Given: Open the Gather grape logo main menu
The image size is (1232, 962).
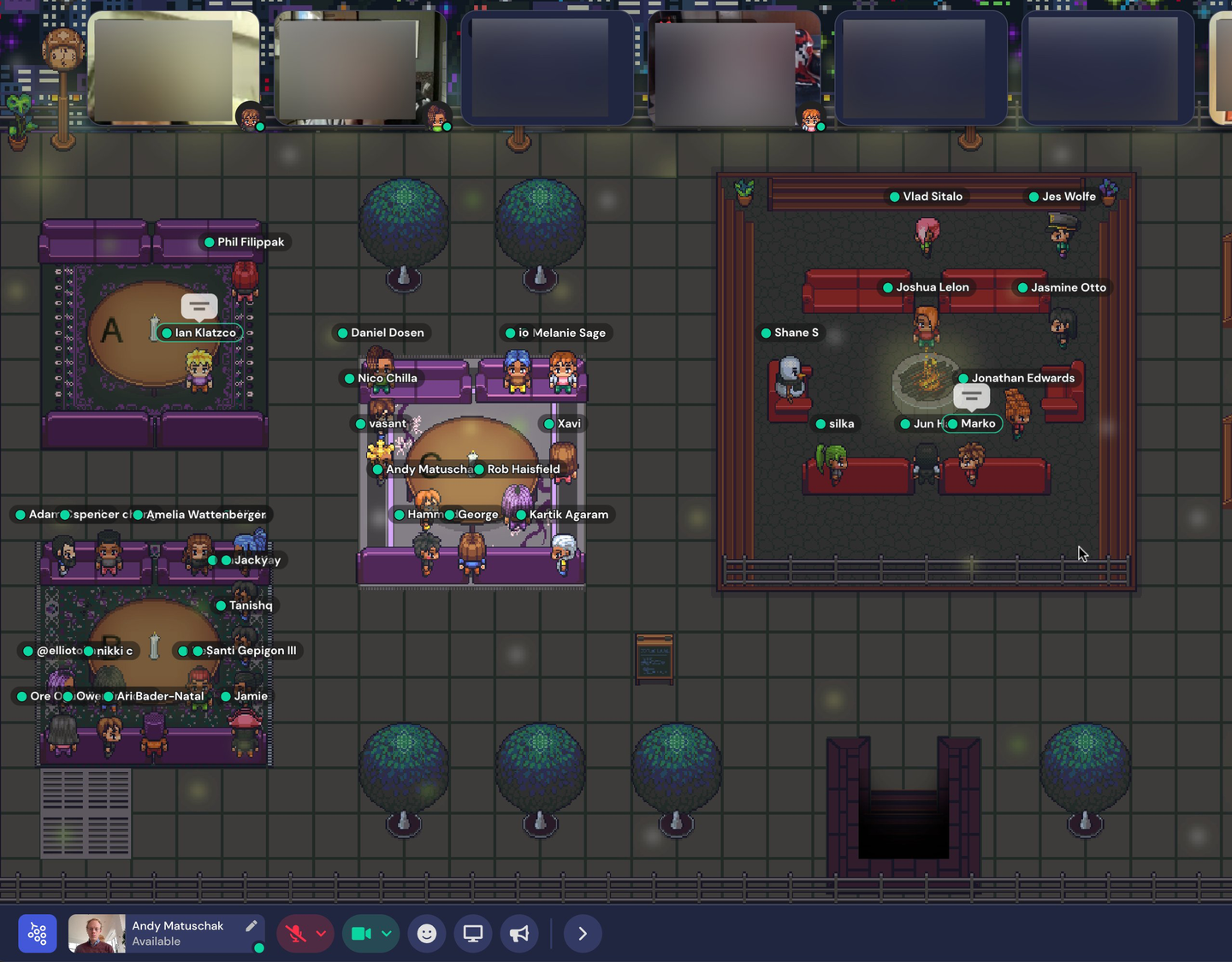Looking at the screenshot, I should coord(38,934).
